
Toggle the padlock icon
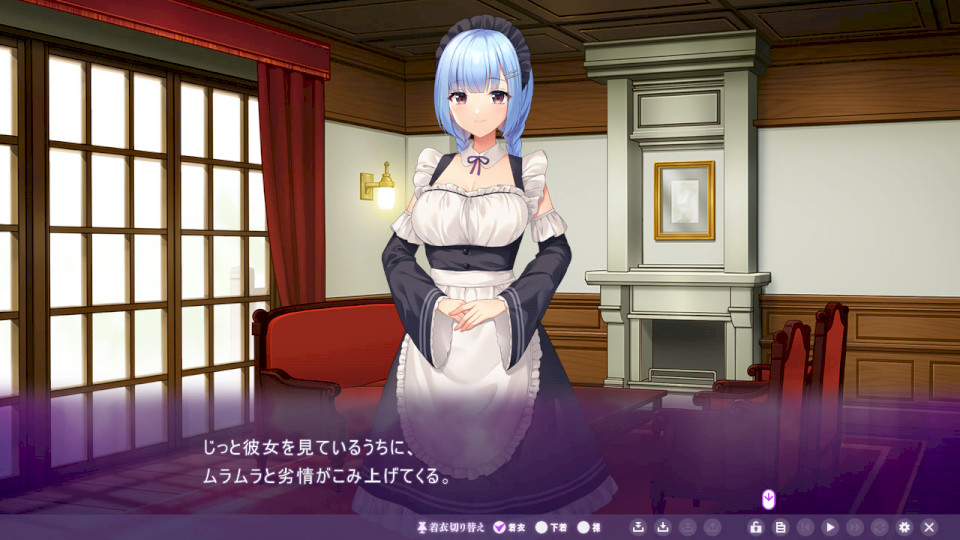[x=756, y=527]
